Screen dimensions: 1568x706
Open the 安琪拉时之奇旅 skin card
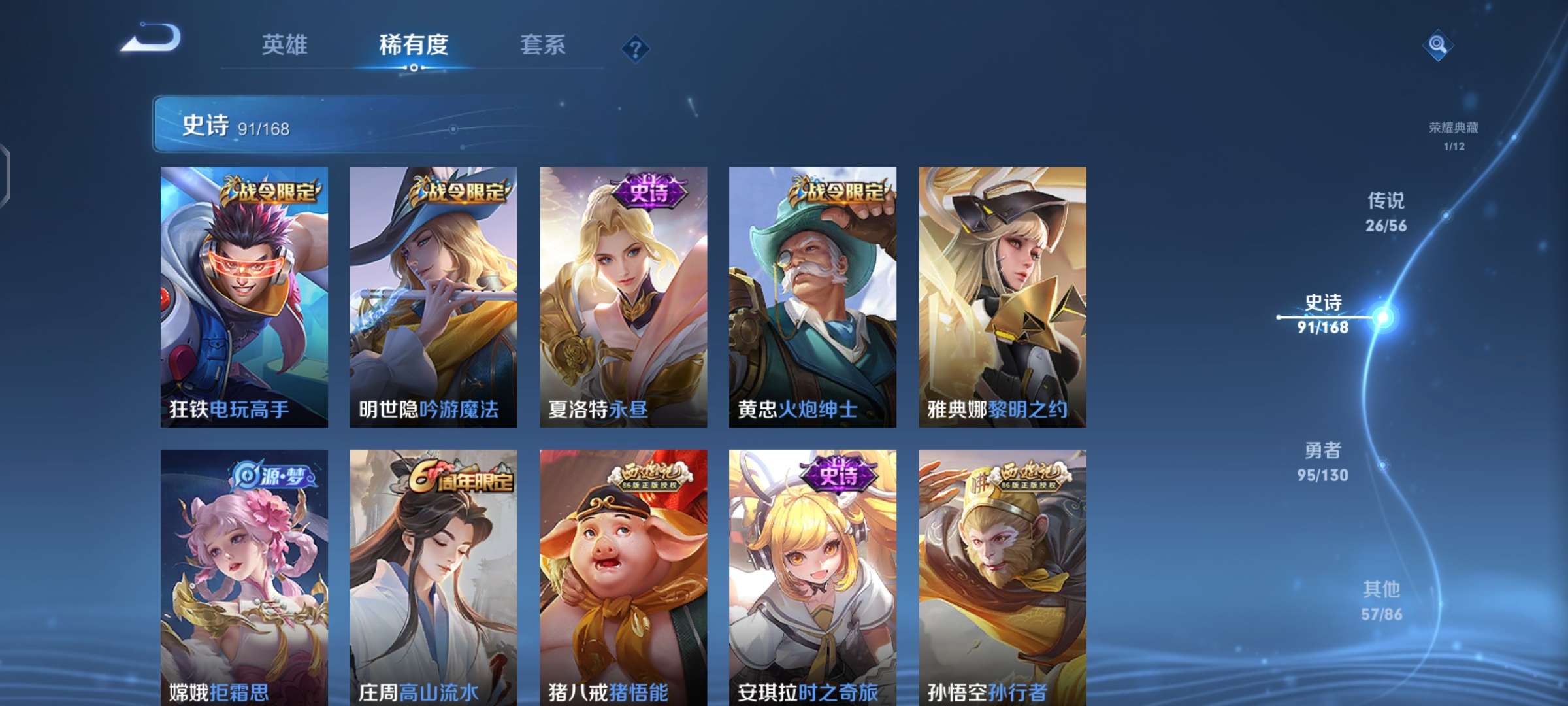(x=813, y=575)
